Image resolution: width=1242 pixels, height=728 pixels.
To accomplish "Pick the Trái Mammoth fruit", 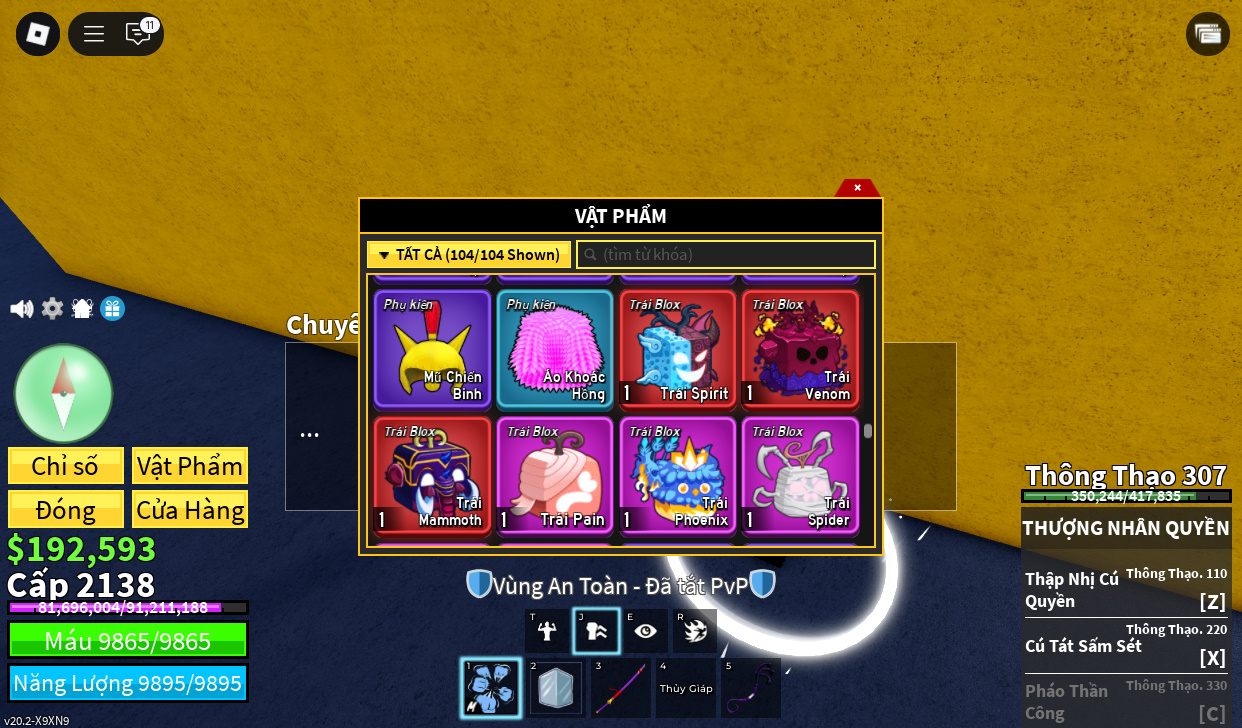I will coord(433,476).
